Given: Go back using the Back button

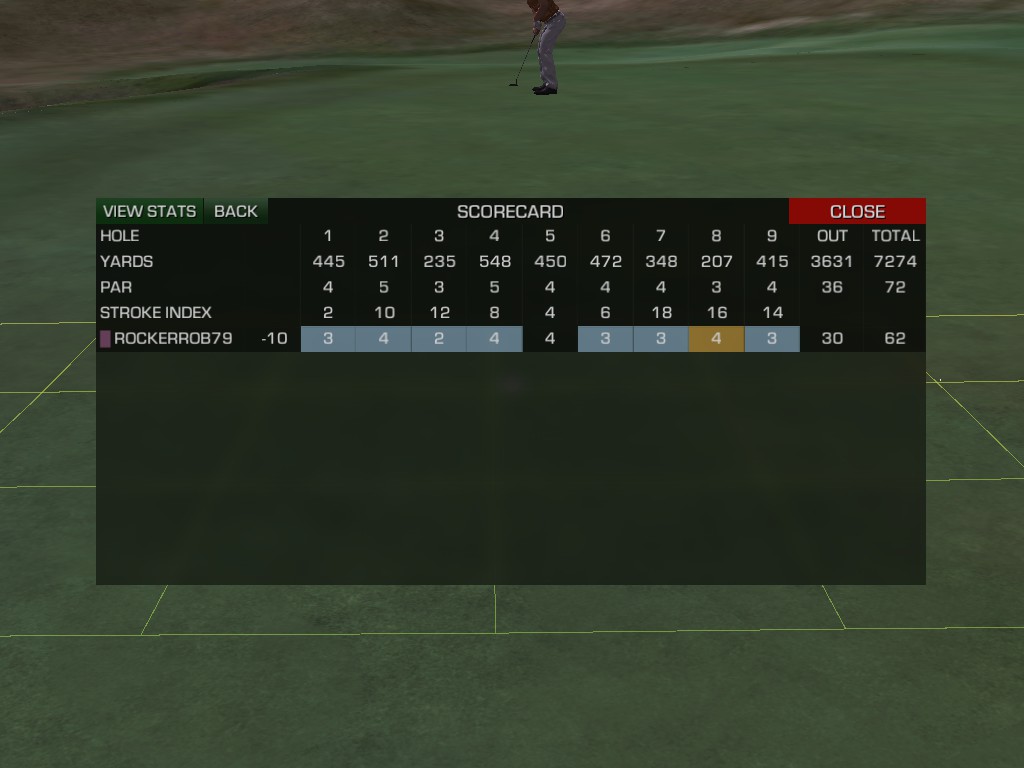Looking at the screenshot, I should 236,211.
